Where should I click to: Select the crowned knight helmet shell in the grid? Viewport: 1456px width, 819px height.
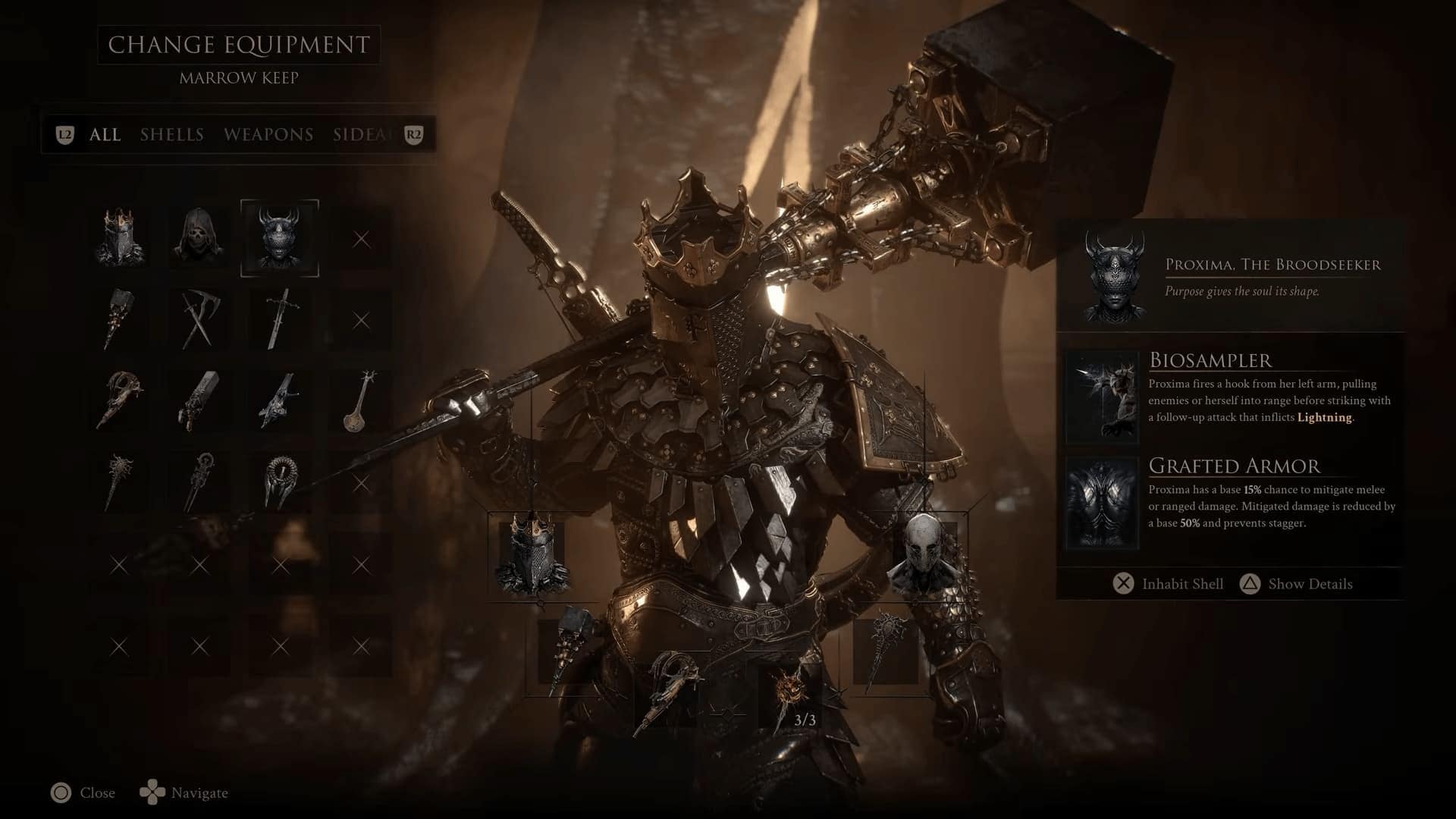119,239
